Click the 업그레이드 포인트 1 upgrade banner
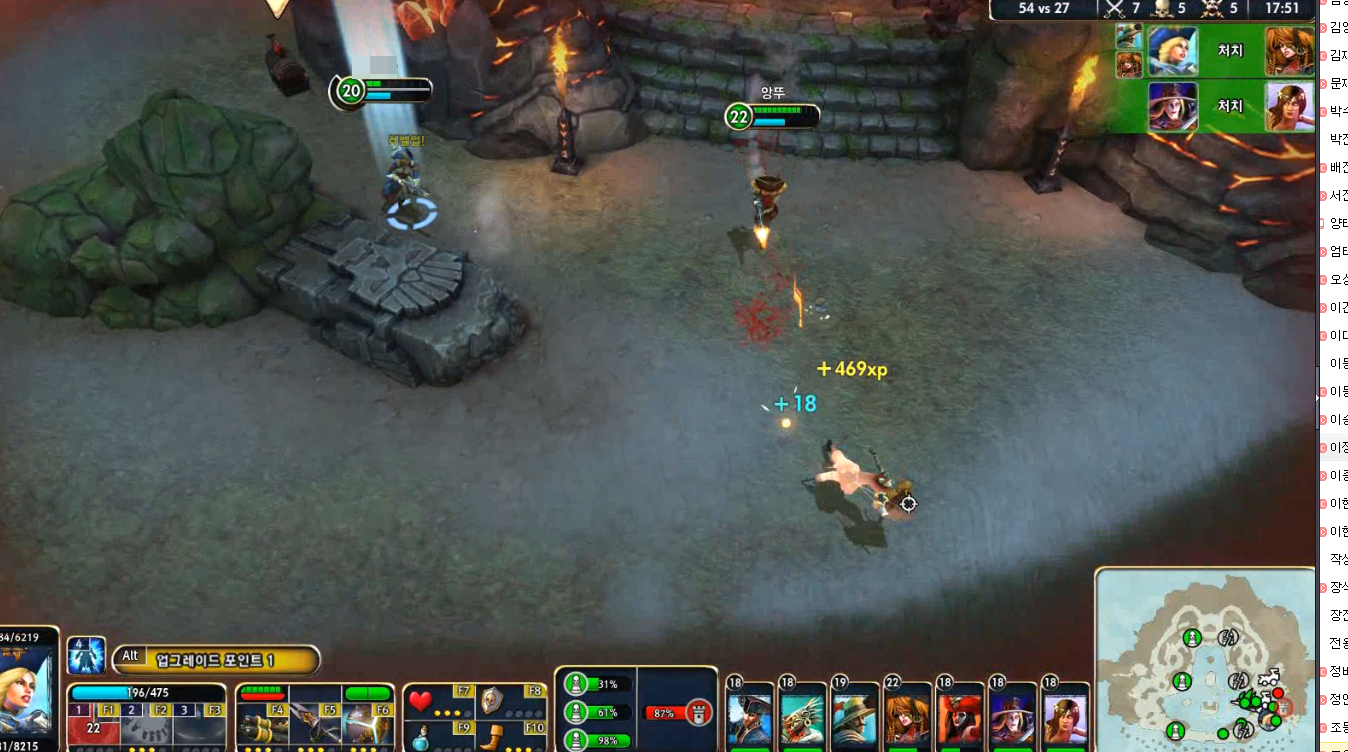The image size is (1348, 752). point(215,659)
